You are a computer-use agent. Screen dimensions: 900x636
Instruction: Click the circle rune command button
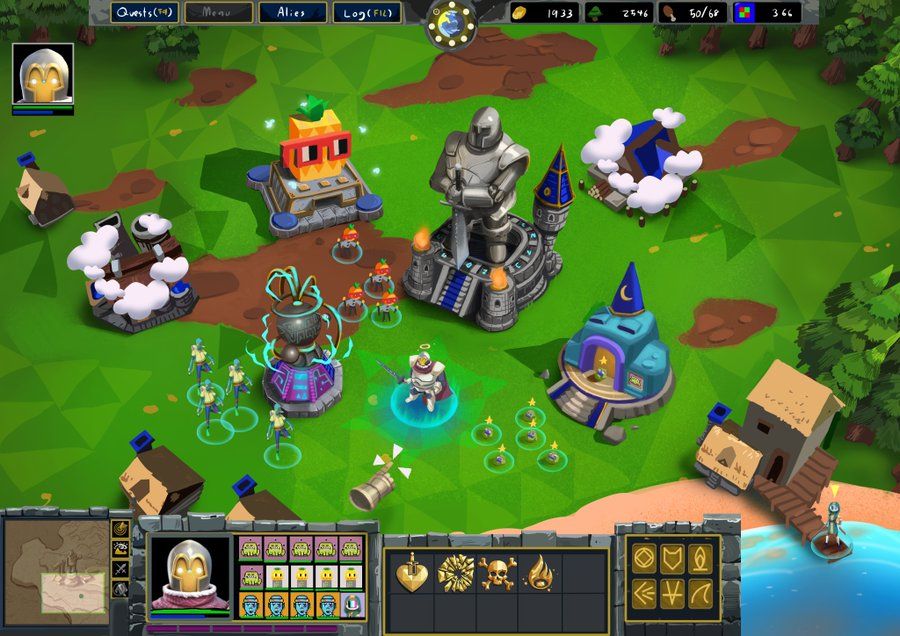(x=644, y=559)
